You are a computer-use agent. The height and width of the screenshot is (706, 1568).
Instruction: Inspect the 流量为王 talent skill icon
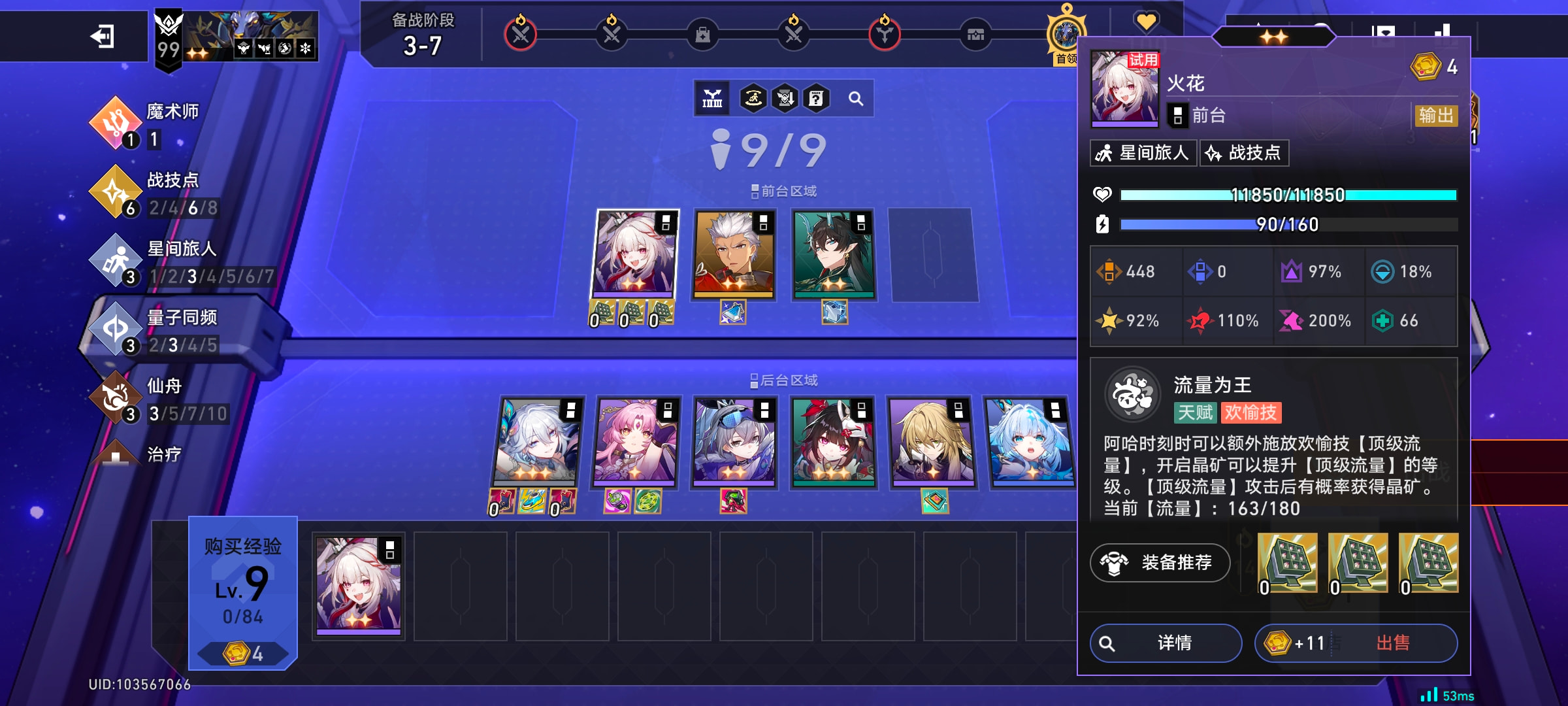[1132, 394]
